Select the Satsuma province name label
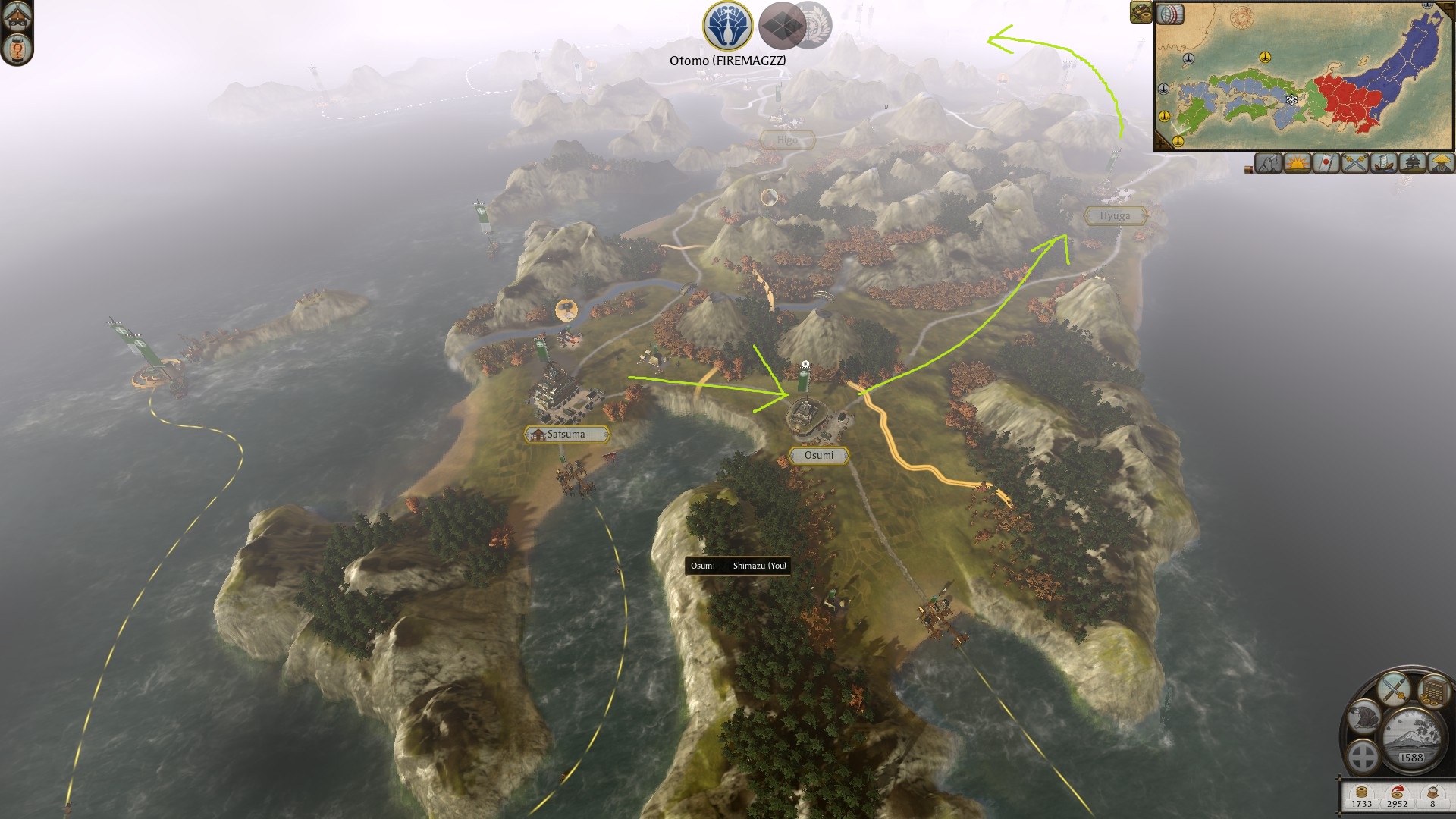The image size is (1456, 819). pyautogui.click(x=566, y=435)
